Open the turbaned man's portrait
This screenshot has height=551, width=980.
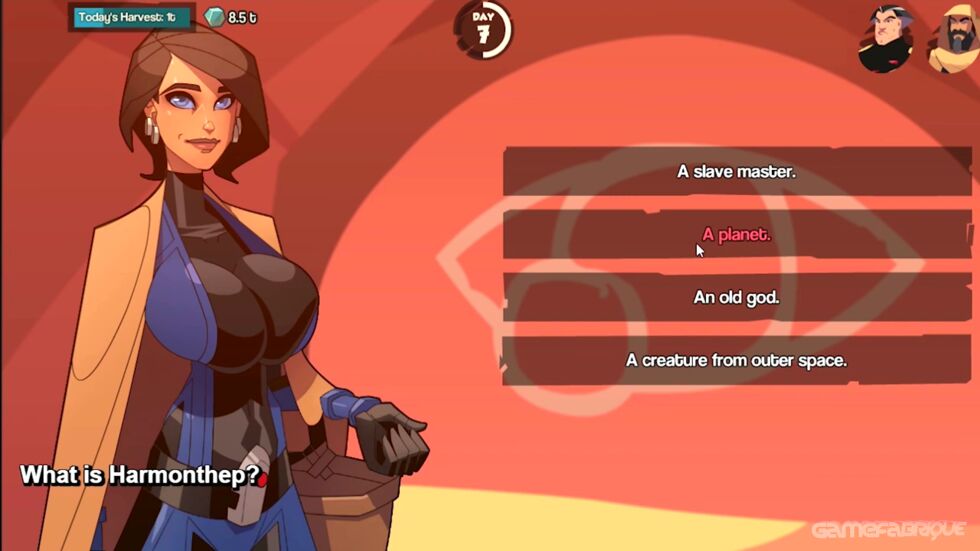(x=953, y=40)
